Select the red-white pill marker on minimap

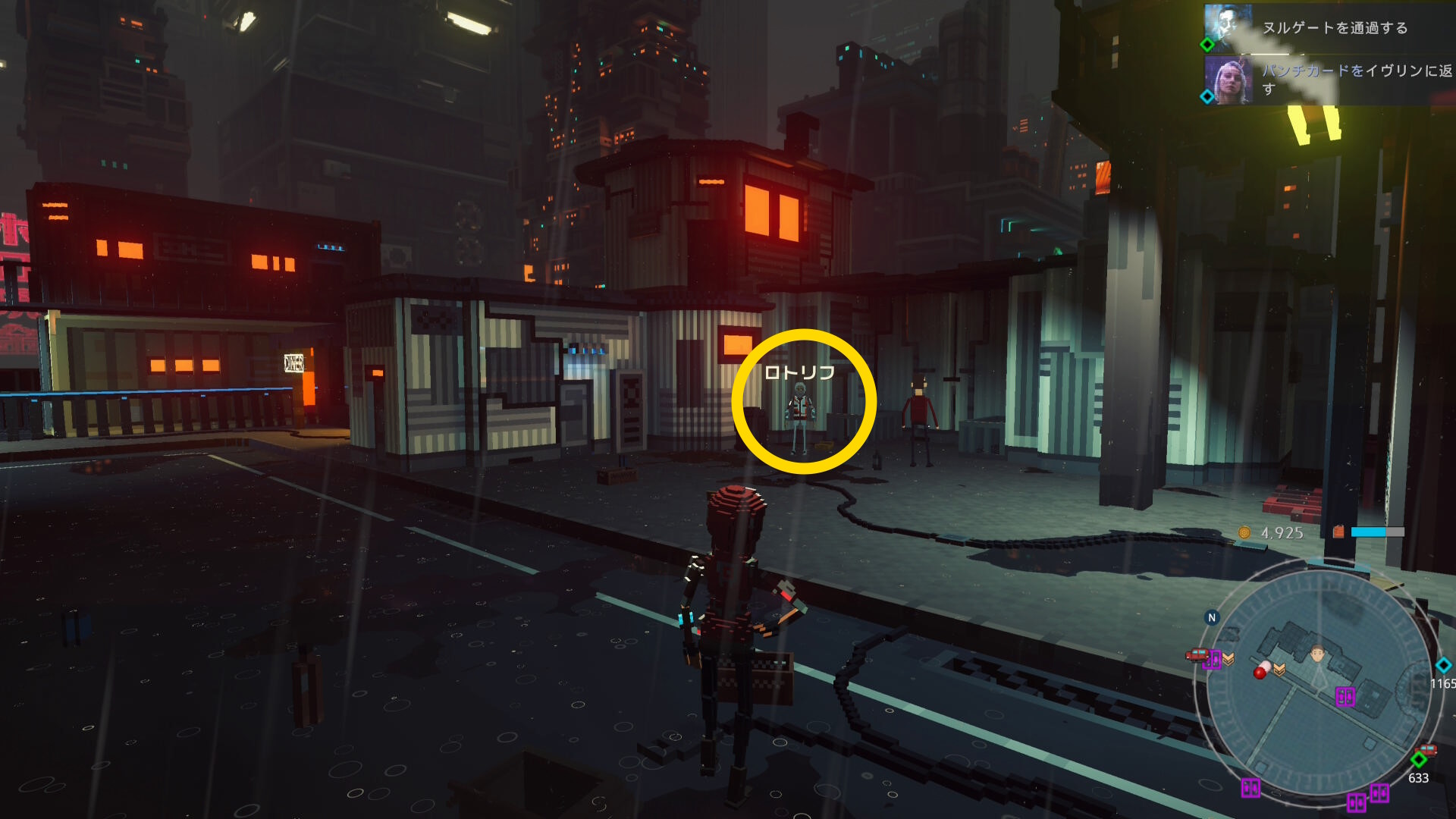pyautogui.click(x=1261, y=670)
